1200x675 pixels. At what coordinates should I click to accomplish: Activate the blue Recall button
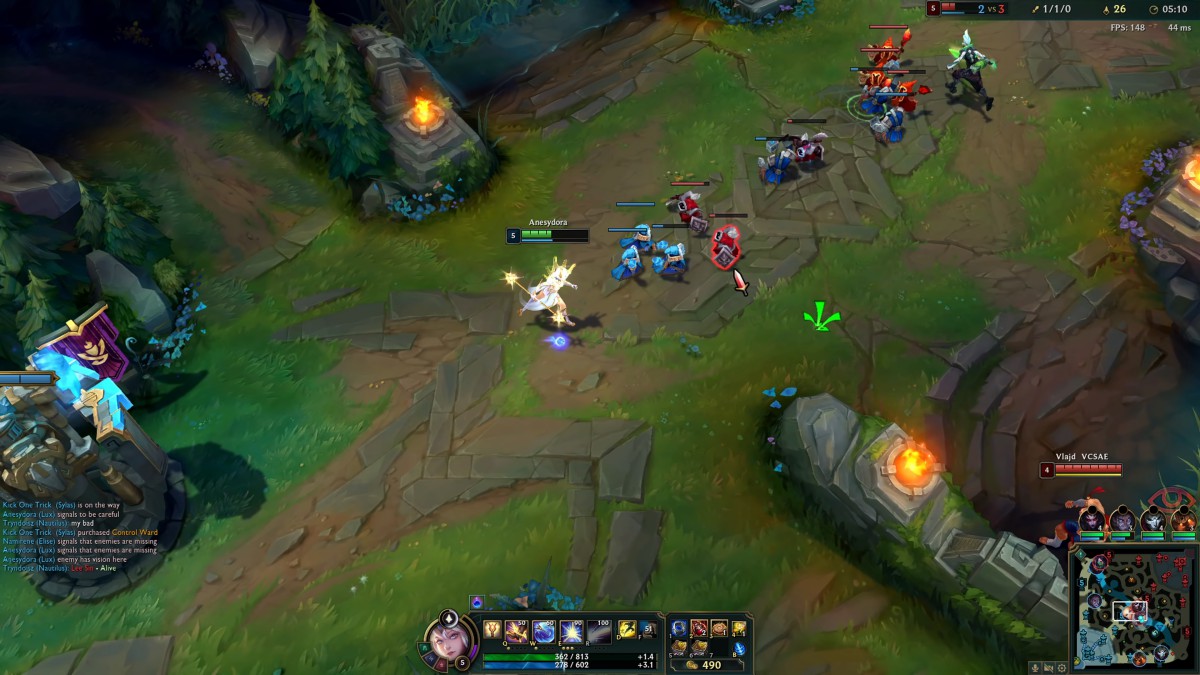pyautogui.click(x=738, y=648)
